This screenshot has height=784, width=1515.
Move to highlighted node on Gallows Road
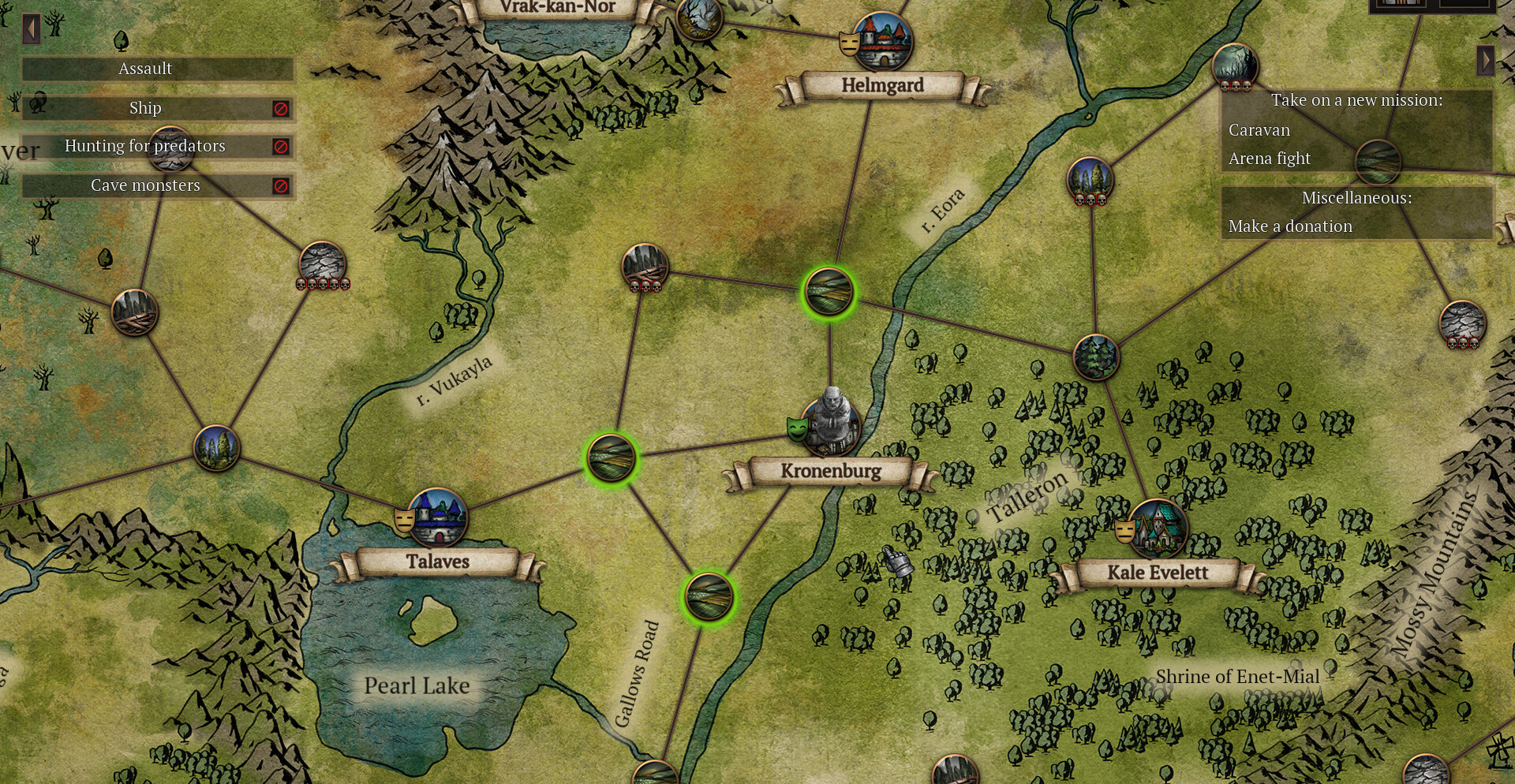(x=709, y=596)
